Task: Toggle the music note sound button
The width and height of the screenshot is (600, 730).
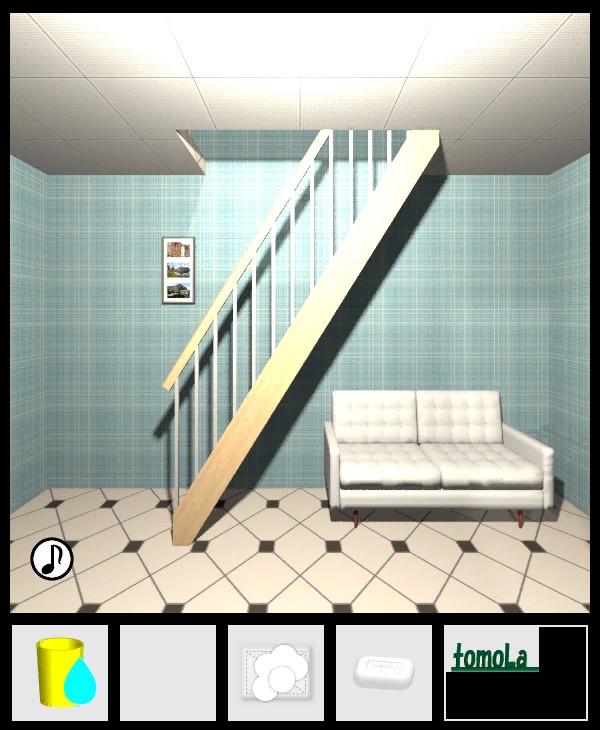Action: point(52,559)
